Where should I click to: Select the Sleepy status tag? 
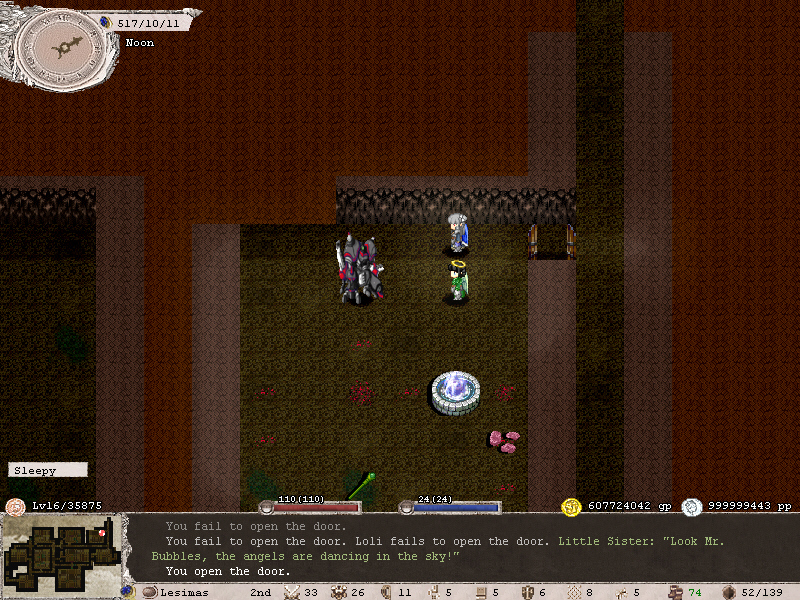[x=47, y=469]
